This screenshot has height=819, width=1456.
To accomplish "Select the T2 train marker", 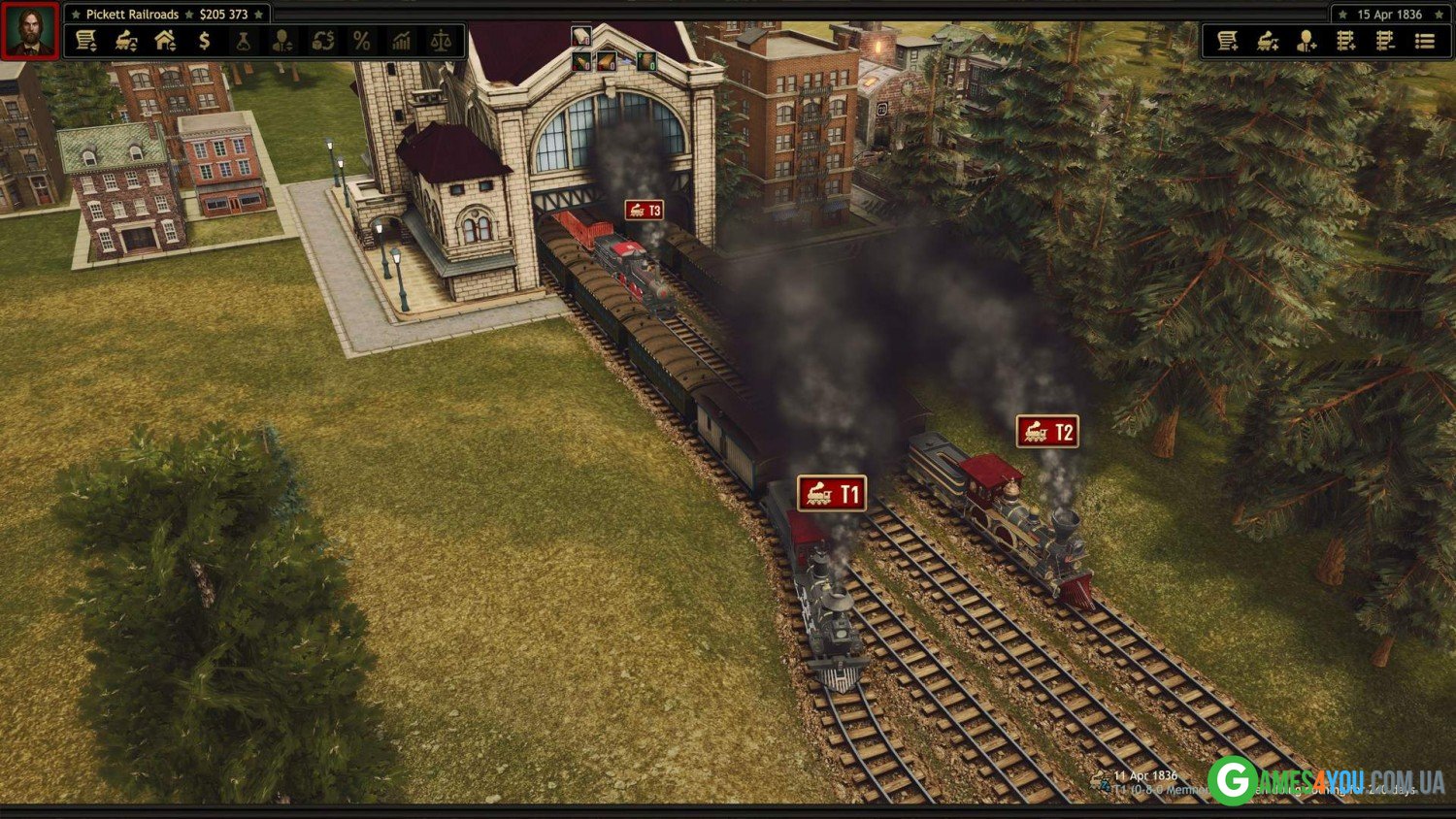I will 1047,432.
